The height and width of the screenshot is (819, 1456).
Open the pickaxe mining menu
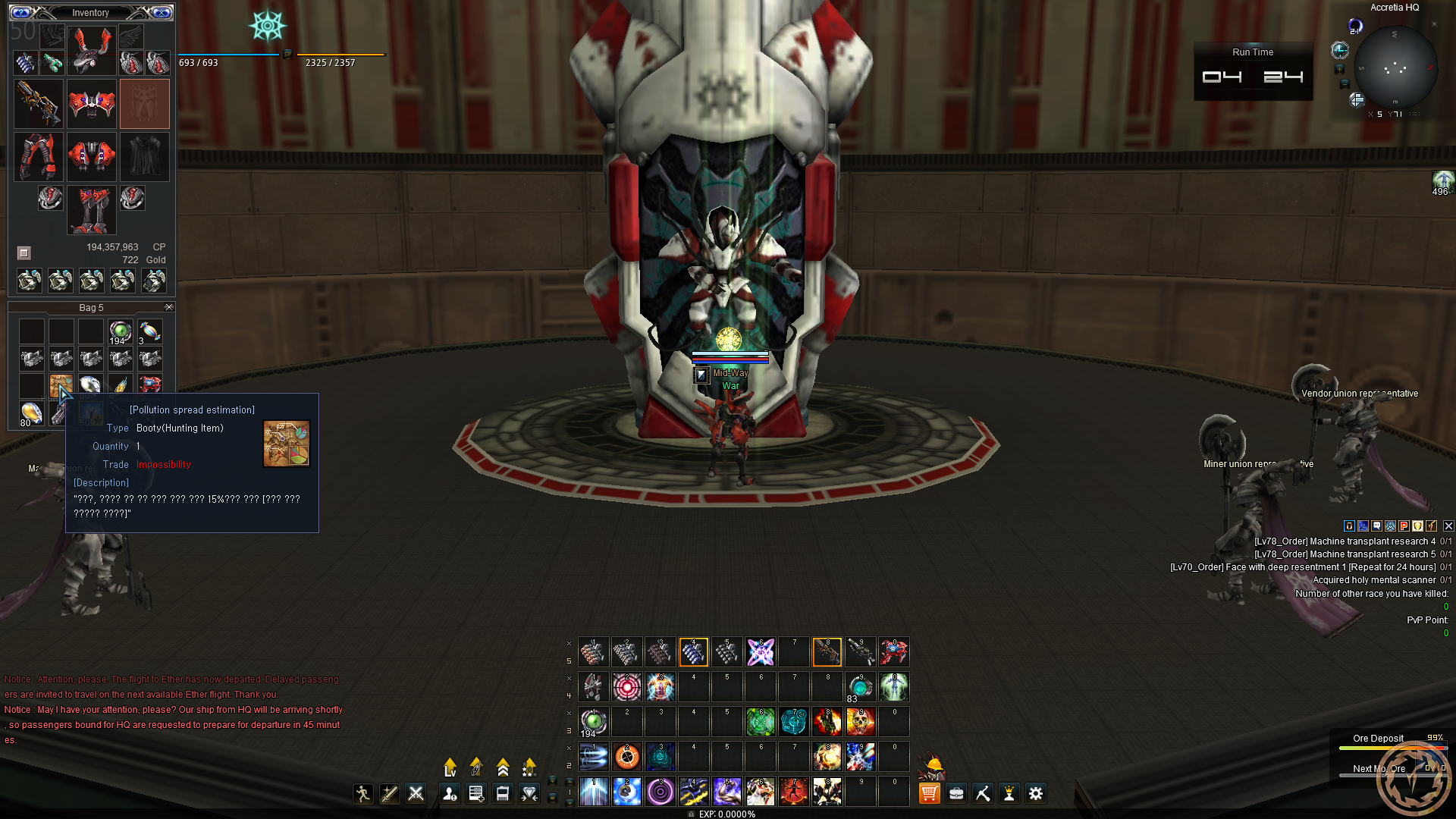point(983,793)
